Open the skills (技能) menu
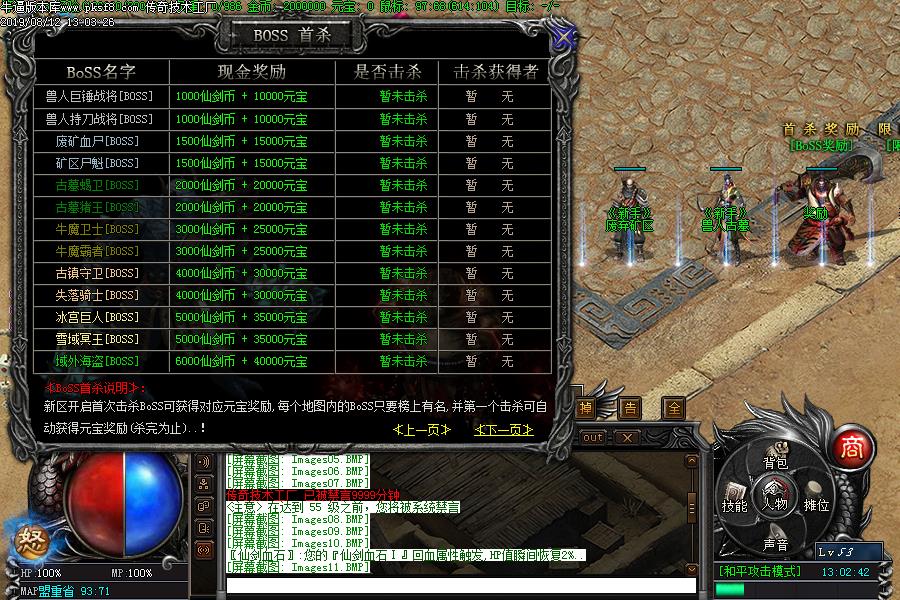The height and width of the screenshot is (600, 900). point(735,505)
